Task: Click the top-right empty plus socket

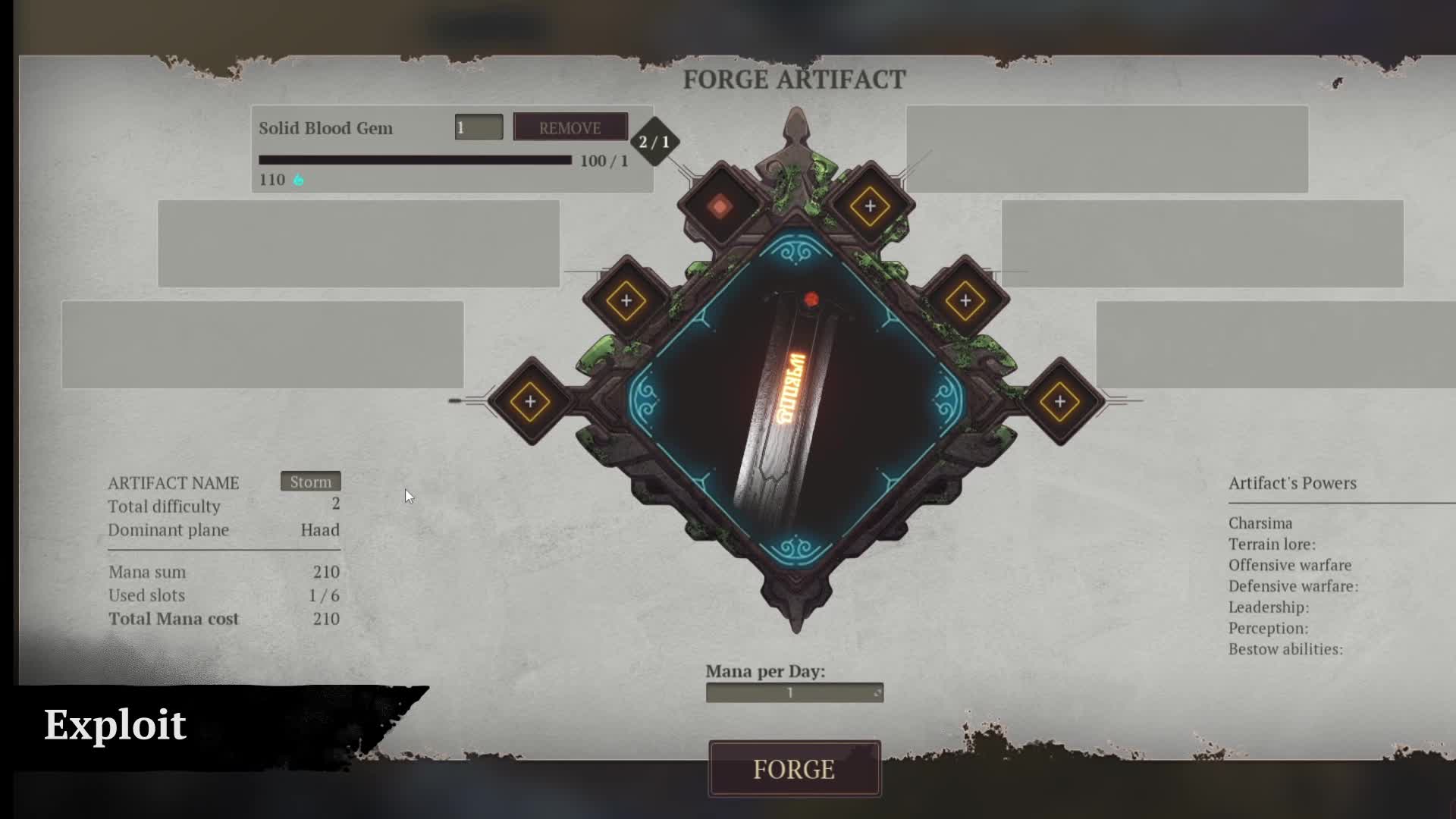Action: click(x=869, y=205)
